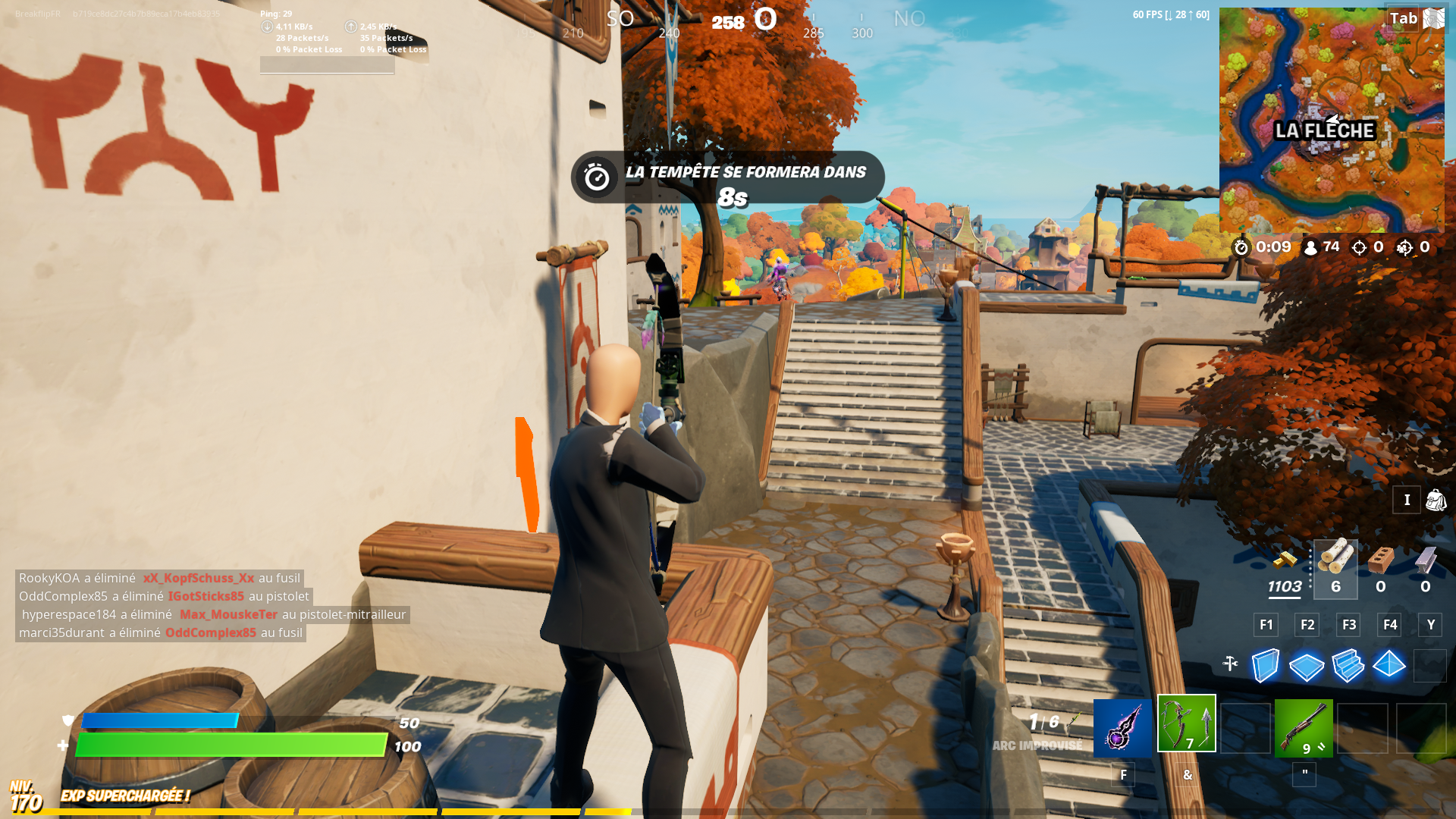Select the improvised bow in the hotbar
The width and height of the screenshot is (1456, 819).
point(1187,726)
